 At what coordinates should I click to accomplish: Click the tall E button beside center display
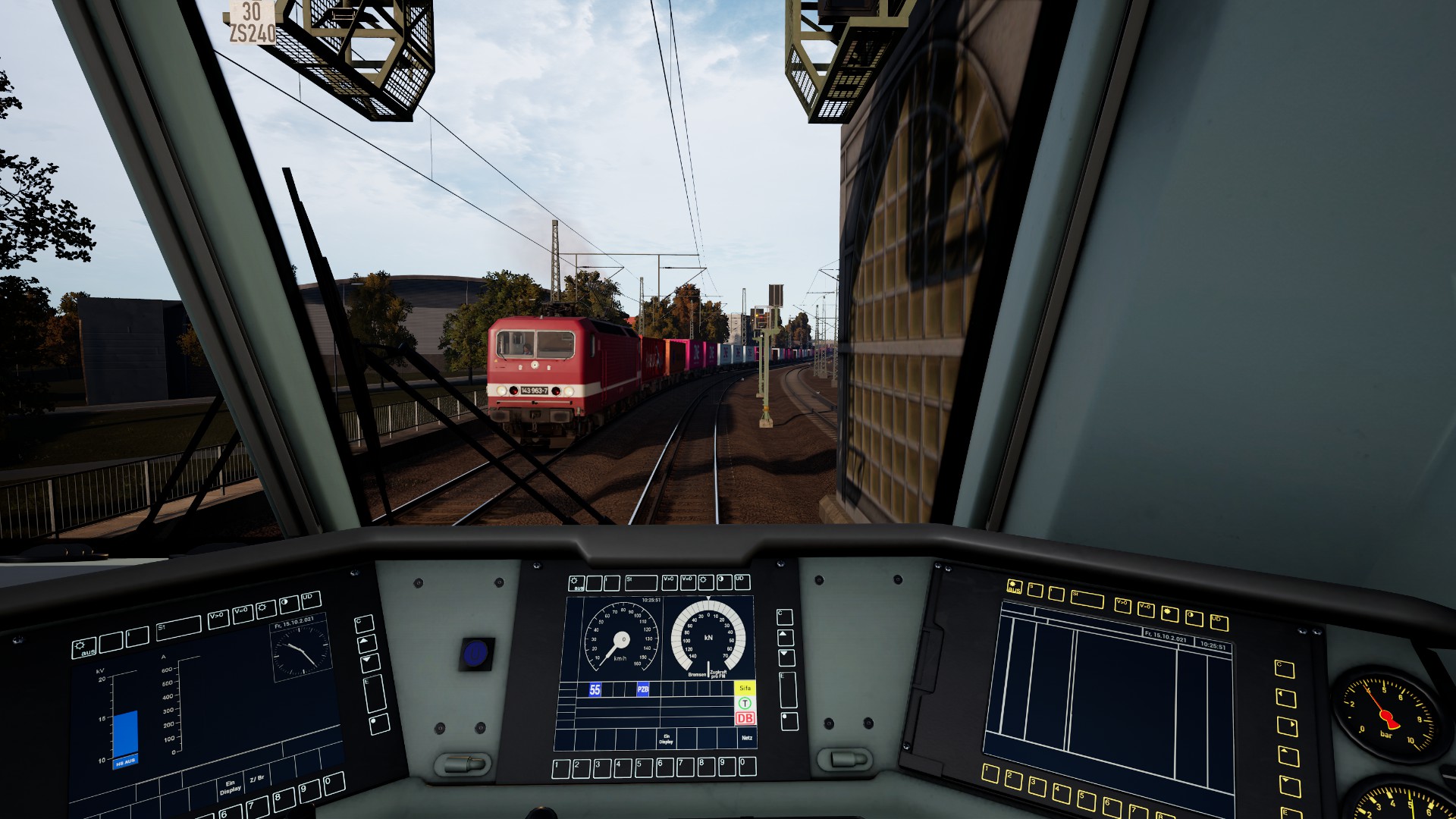click(x=788, y=689)
